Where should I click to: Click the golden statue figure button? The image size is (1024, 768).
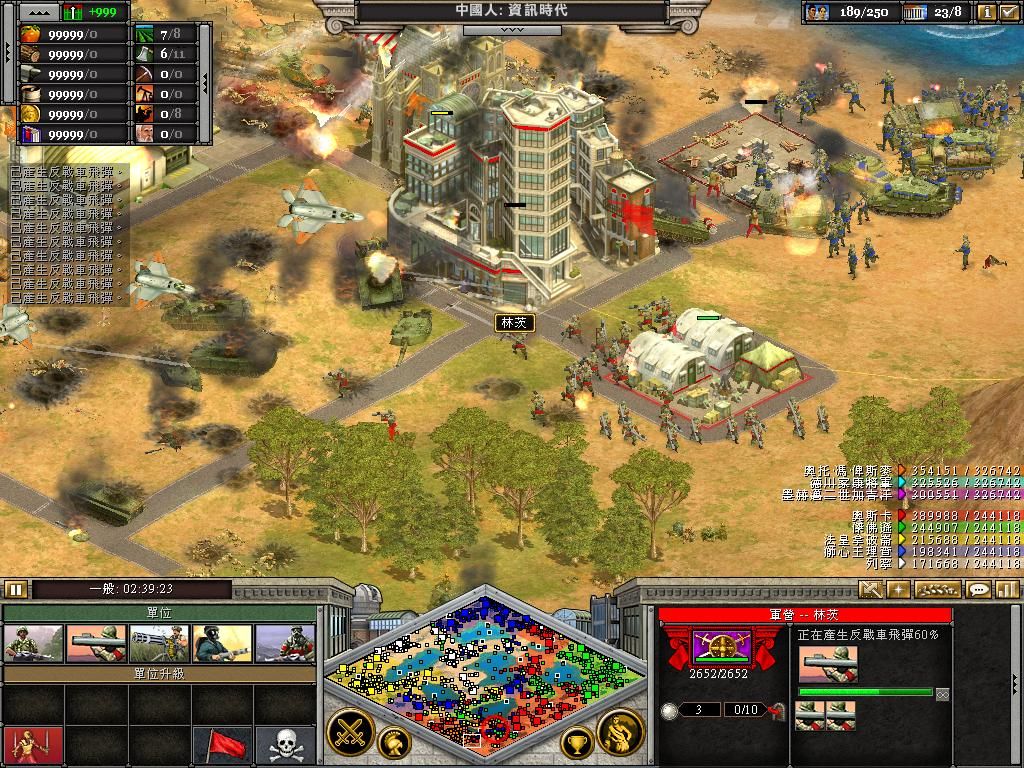pyautogui.click(x=619, y=733)
